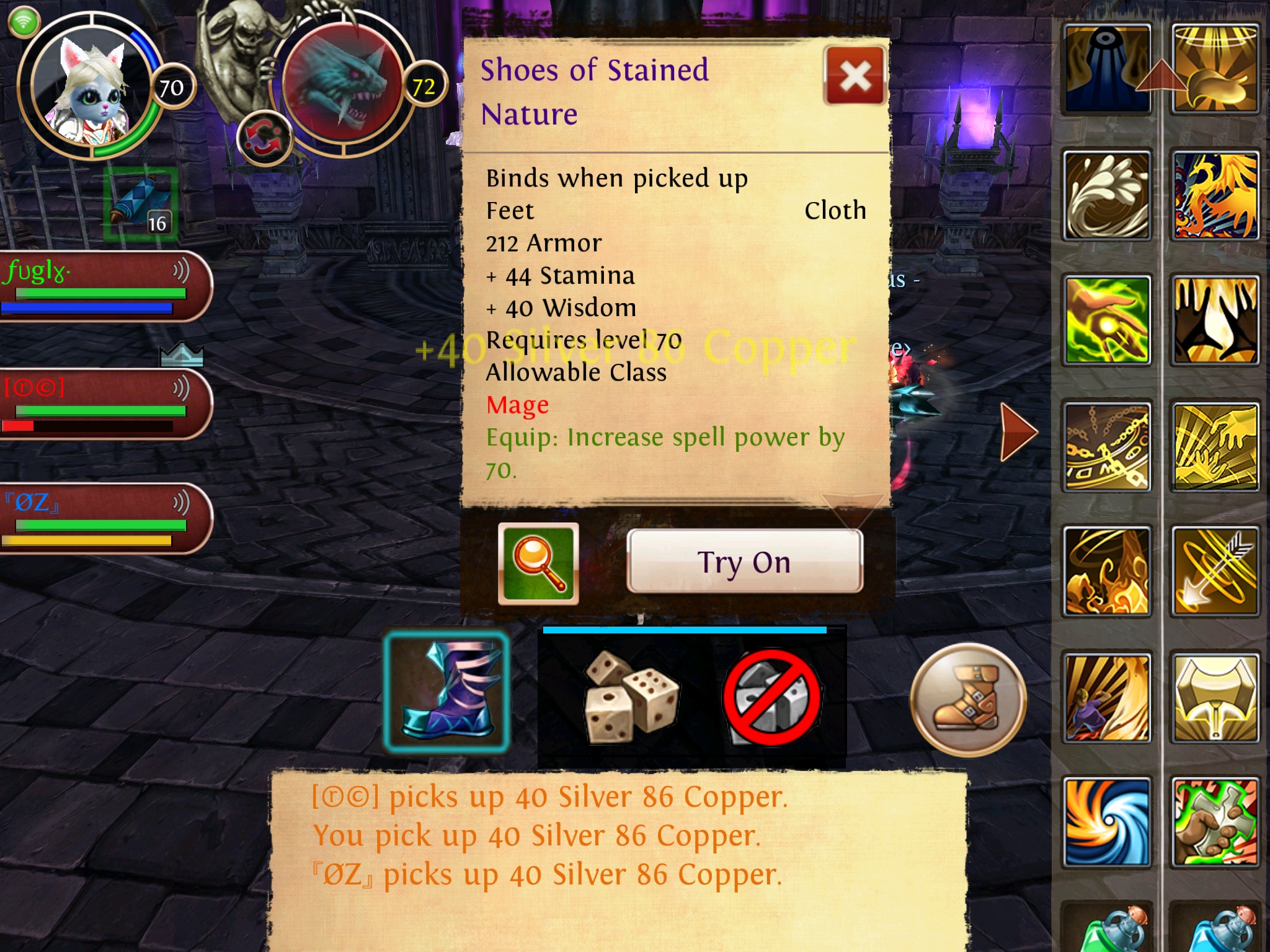Tap the round boot button
Screen dimensions: 1270x952
click(x=968, y=700)
